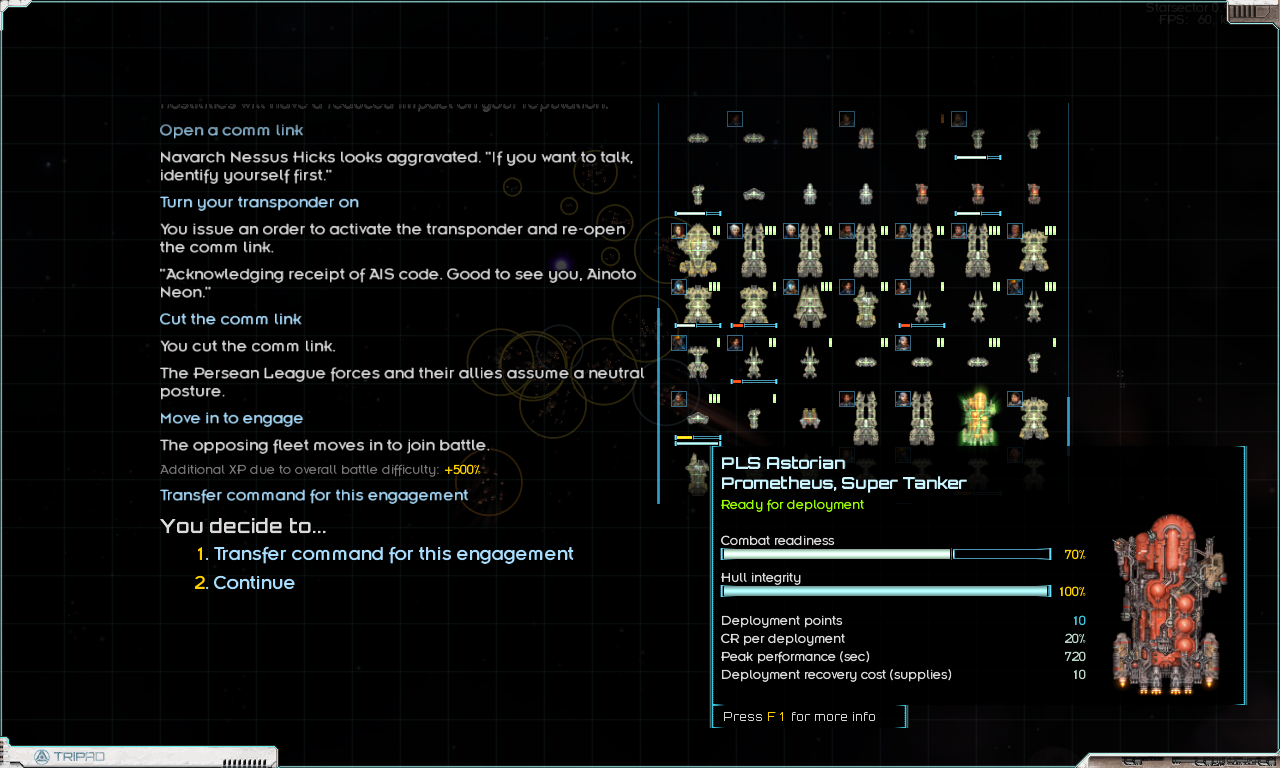Click the Cut the comm link heading
This screenshot has height=768, width=1280.
pyautogui.click(x=230, y=319)
